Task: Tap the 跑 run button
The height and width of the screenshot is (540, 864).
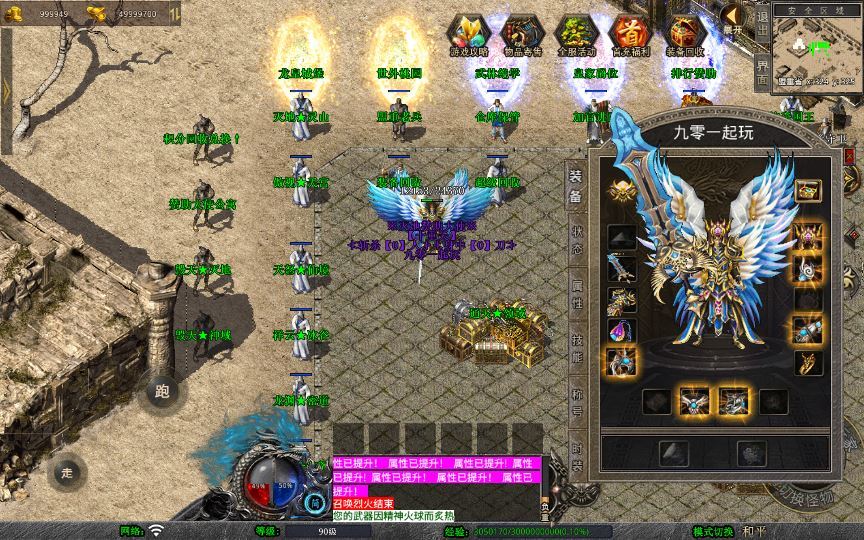Action: 163,391
